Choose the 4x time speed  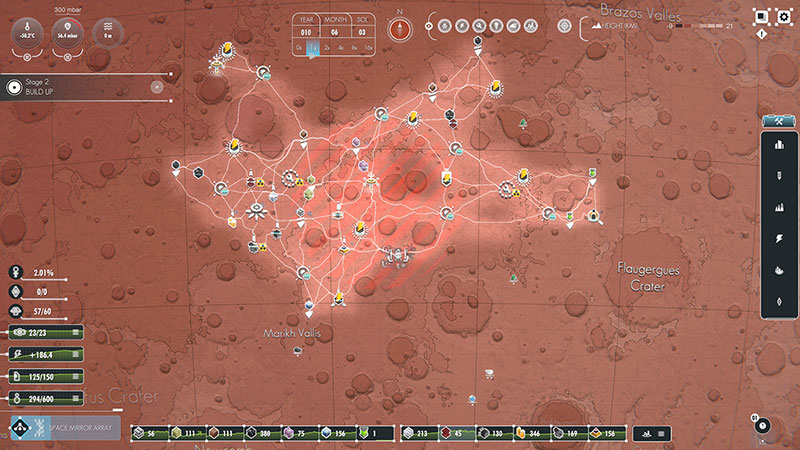tap(341, 47)
